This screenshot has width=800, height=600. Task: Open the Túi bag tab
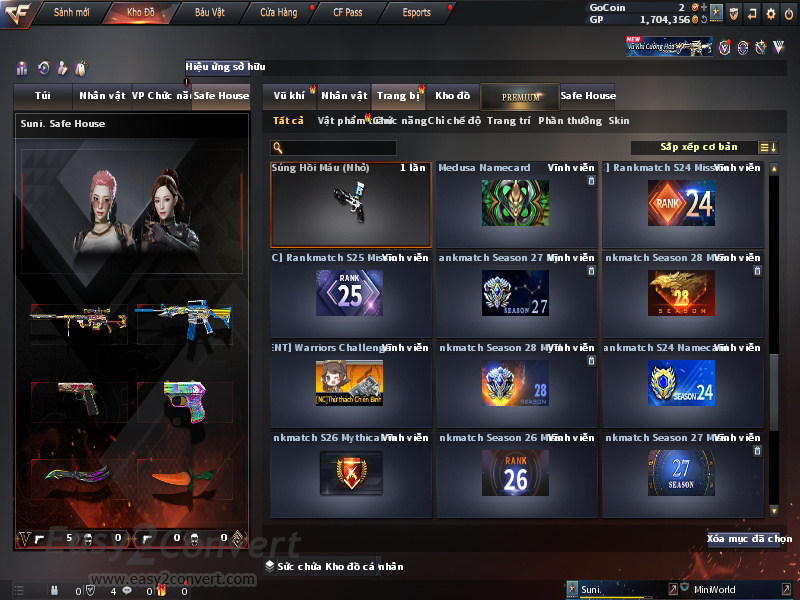(x=43, y=96)
